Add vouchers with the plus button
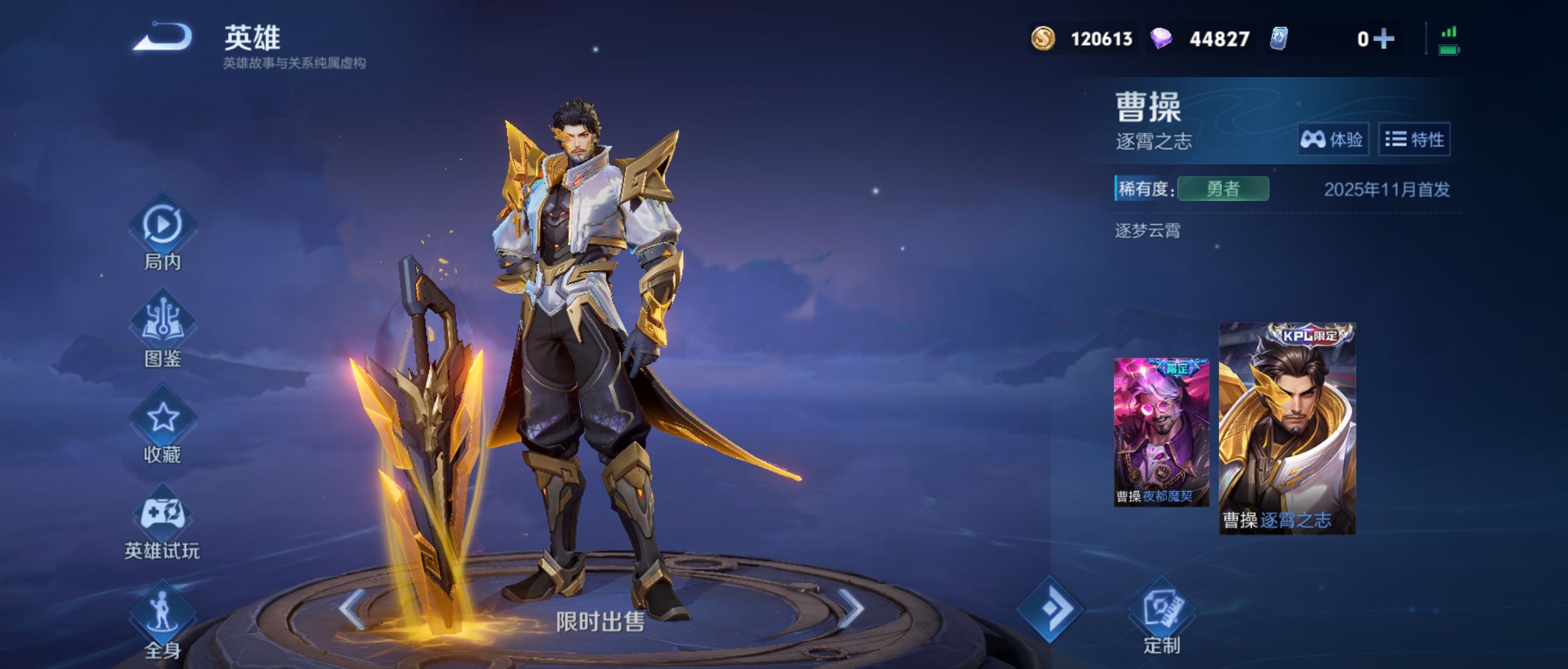The height and width of the screenshot is (669, 1568). pos(1384,39)
